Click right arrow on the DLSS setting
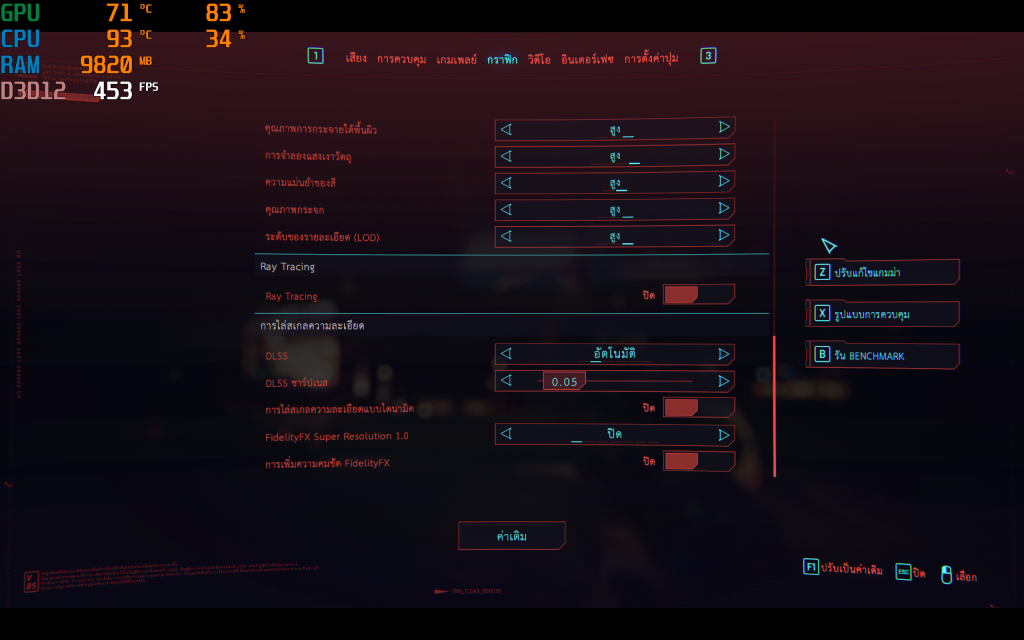 [724, 354]
